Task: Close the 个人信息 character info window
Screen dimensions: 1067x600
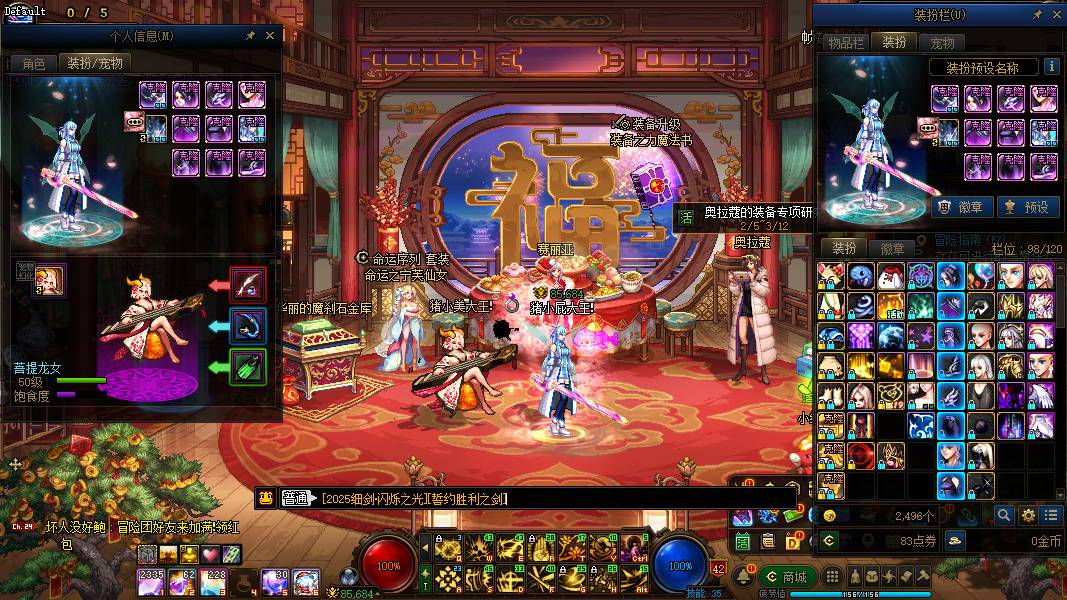Action: click(x=269, y=35)
